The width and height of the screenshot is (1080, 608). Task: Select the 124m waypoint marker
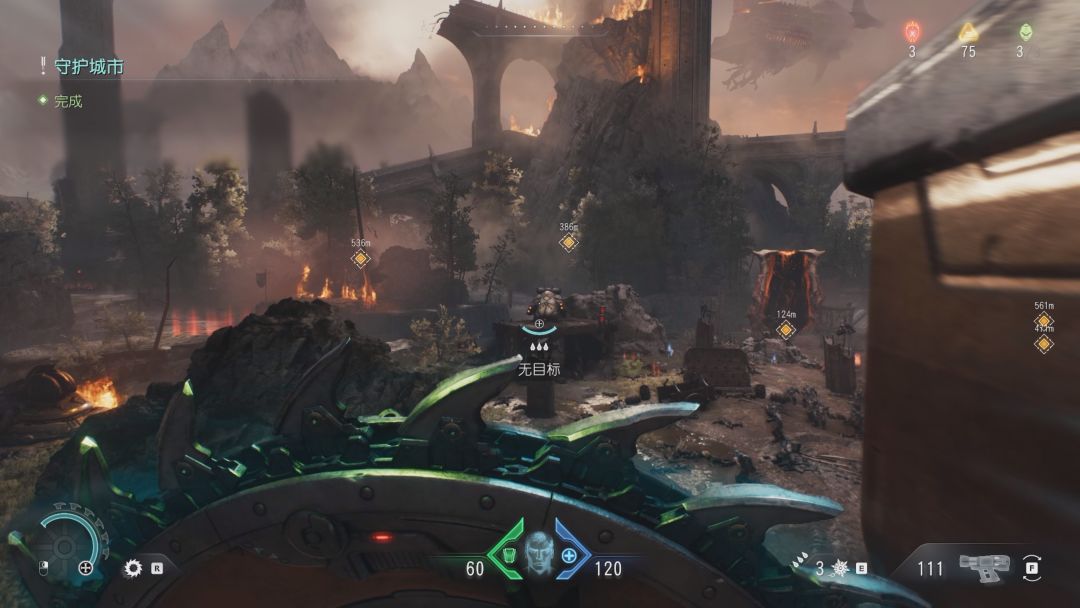[x=787, y=330]
